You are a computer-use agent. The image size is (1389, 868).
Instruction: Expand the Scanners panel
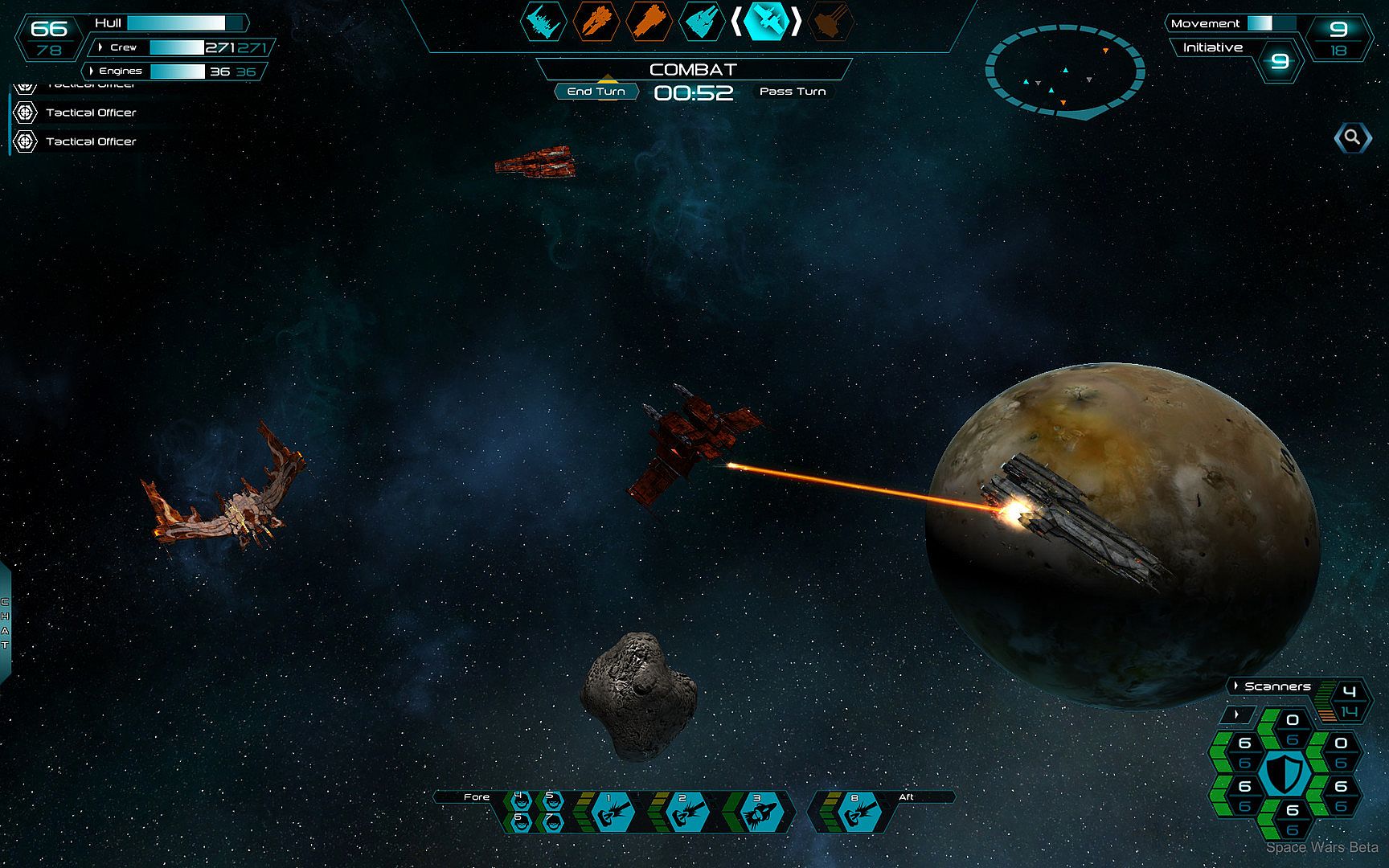click(1236, 686)
